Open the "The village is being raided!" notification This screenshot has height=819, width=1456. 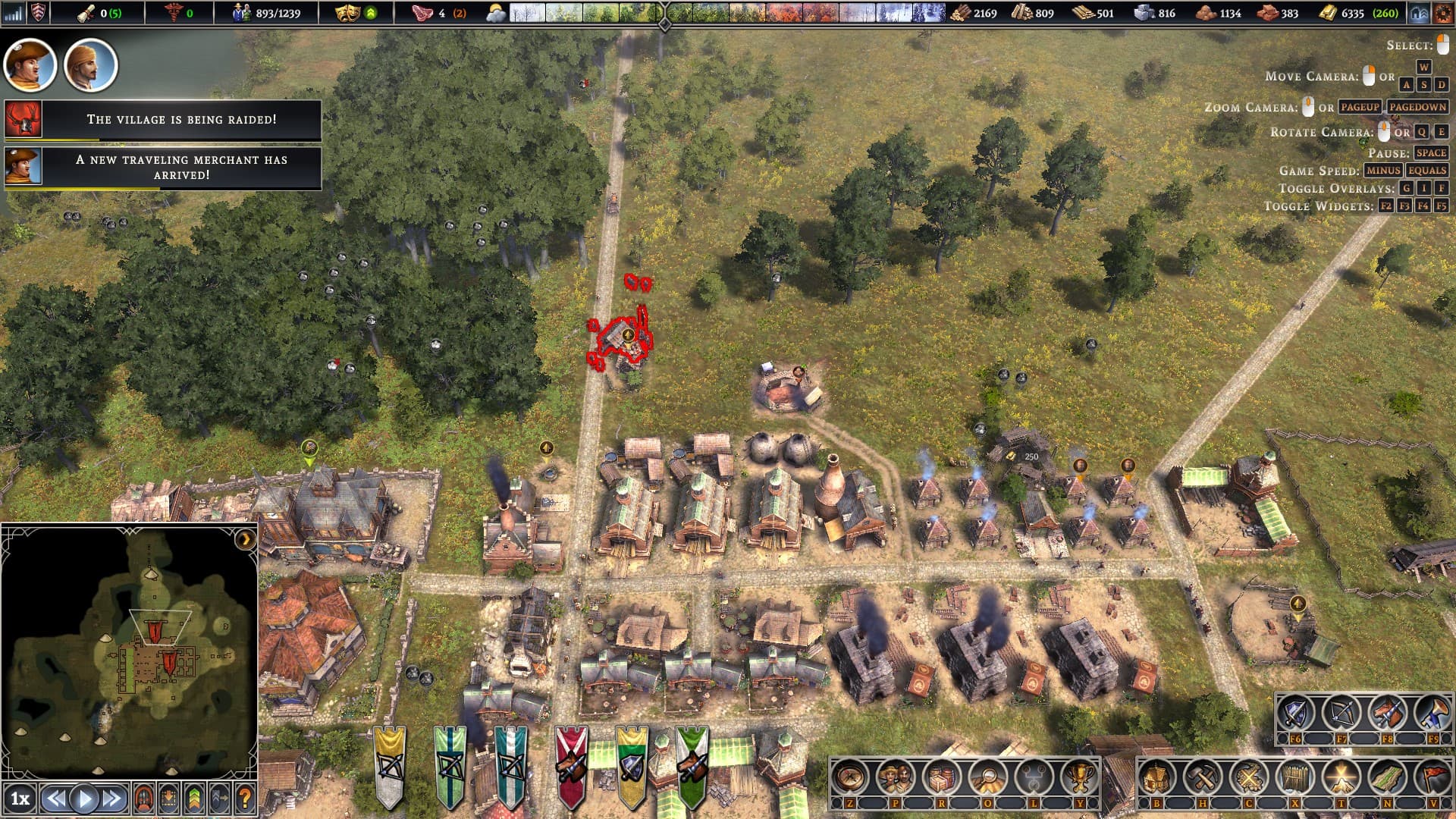point(181,120)
